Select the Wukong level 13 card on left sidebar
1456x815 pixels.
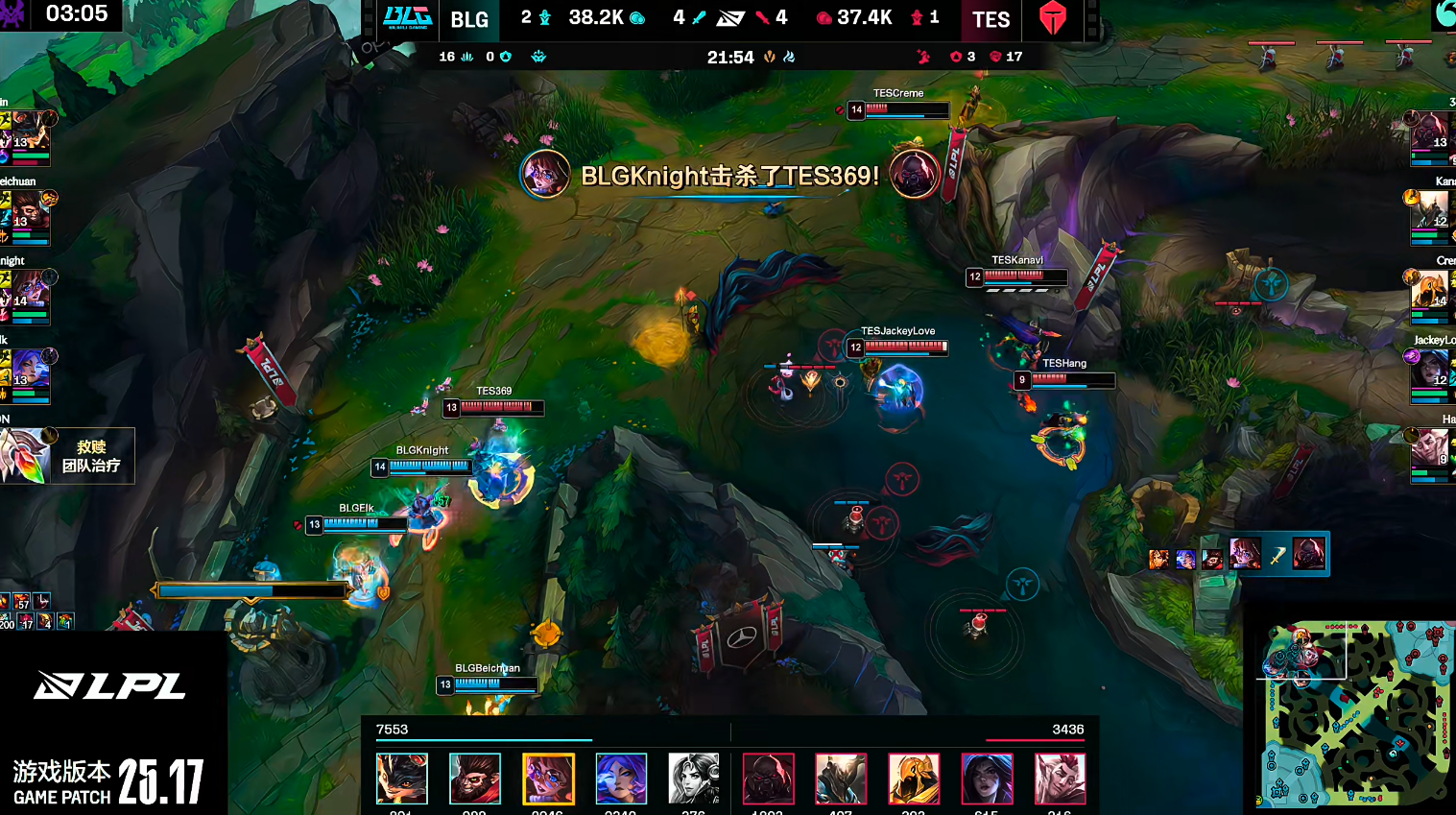[x=27, y=217]
